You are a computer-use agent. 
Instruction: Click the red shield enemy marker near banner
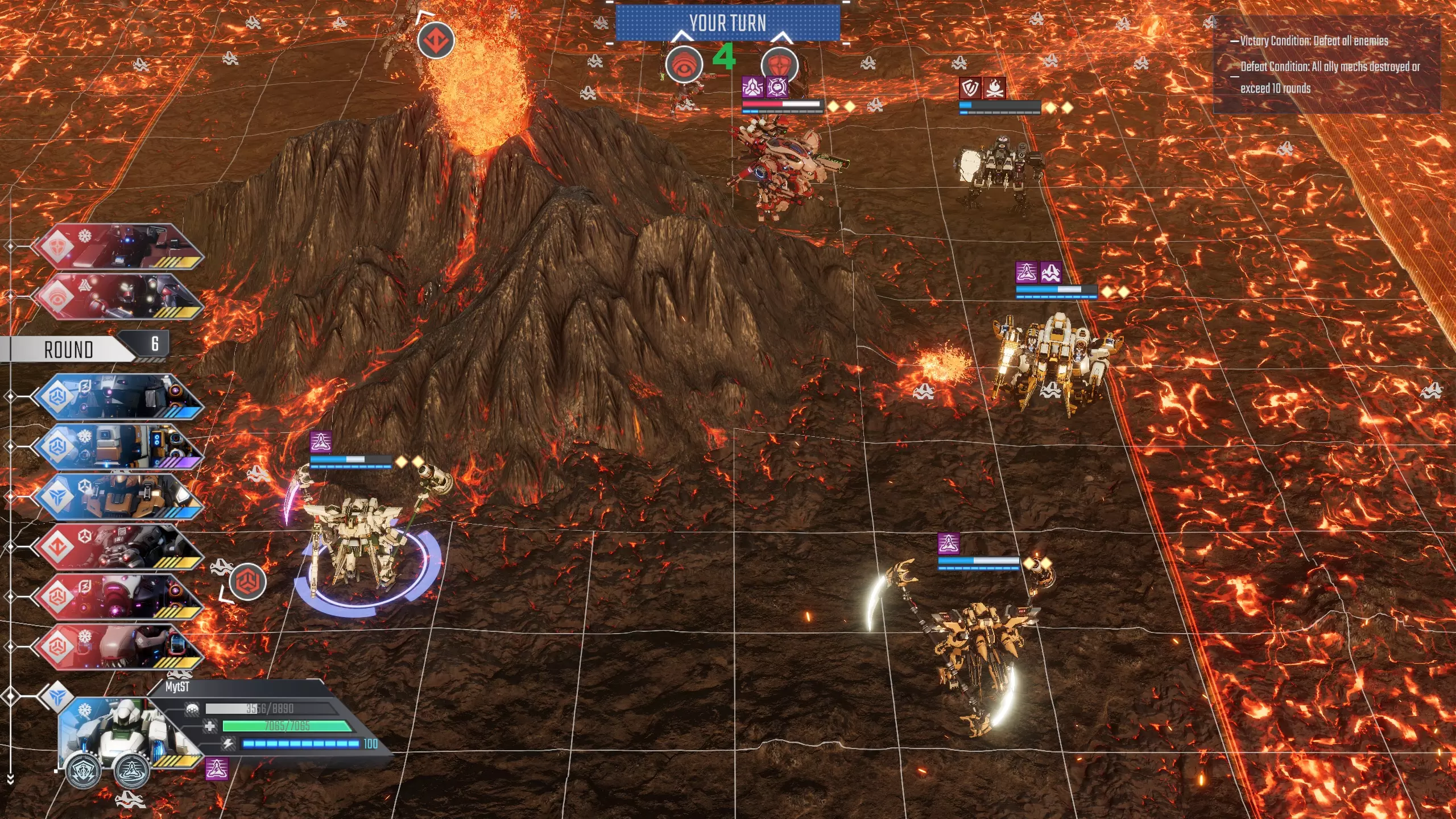(779, 65)
